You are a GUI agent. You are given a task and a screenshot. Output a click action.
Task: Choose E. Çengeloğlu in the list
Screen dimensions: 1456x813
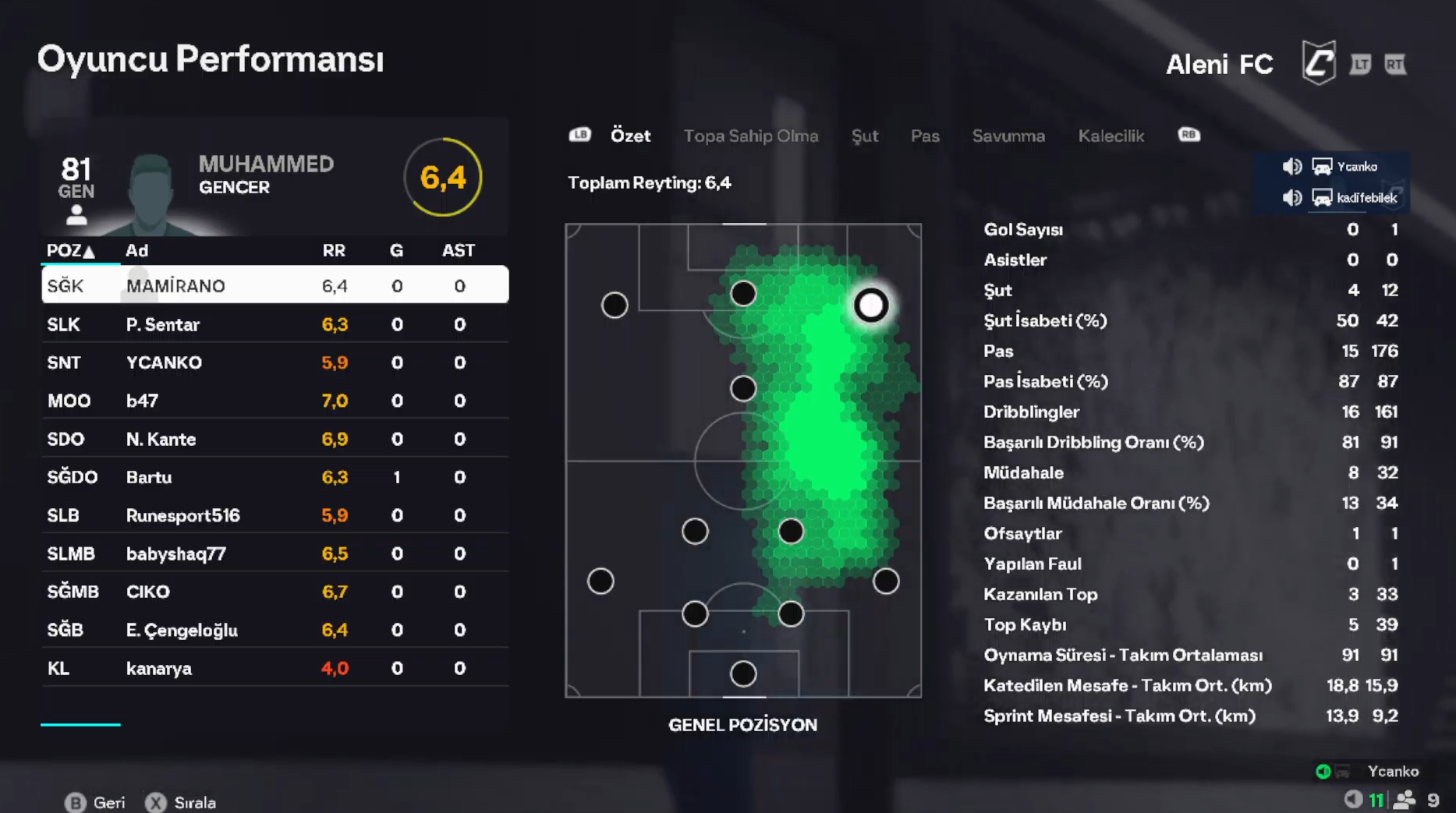[275, 630]
